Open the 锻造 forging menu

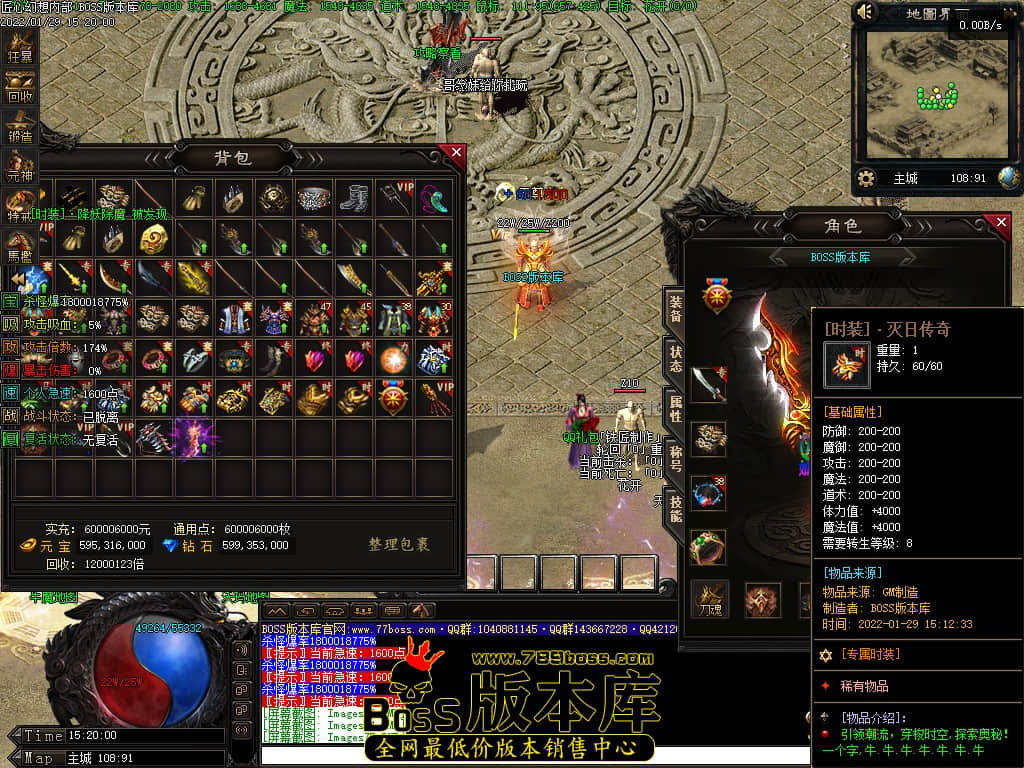point(20,128)
